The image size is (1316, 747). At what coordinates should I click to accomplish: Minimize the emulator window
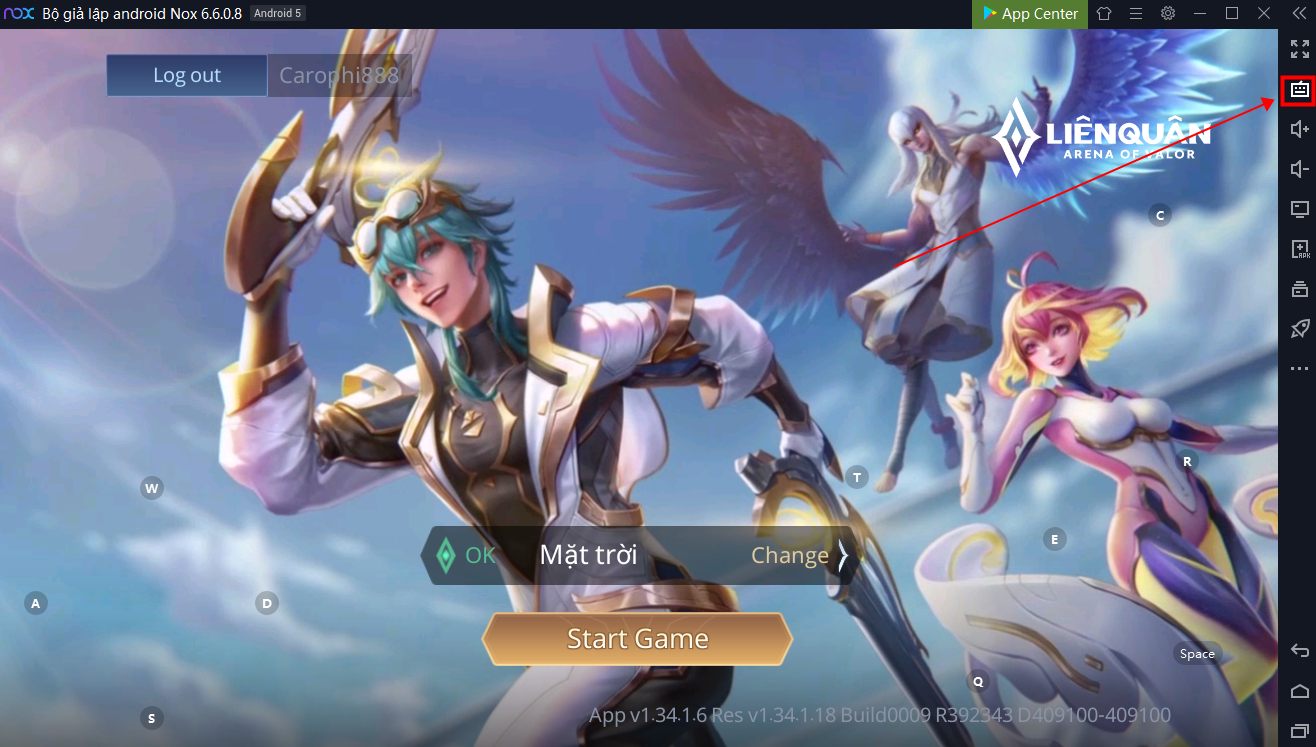coord(1200,14)
